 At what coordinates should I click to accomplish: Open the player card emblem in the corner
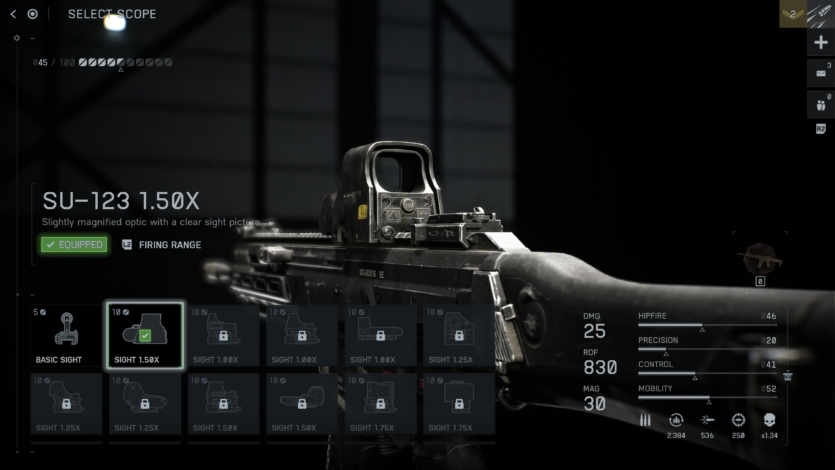tap(821, 14)
